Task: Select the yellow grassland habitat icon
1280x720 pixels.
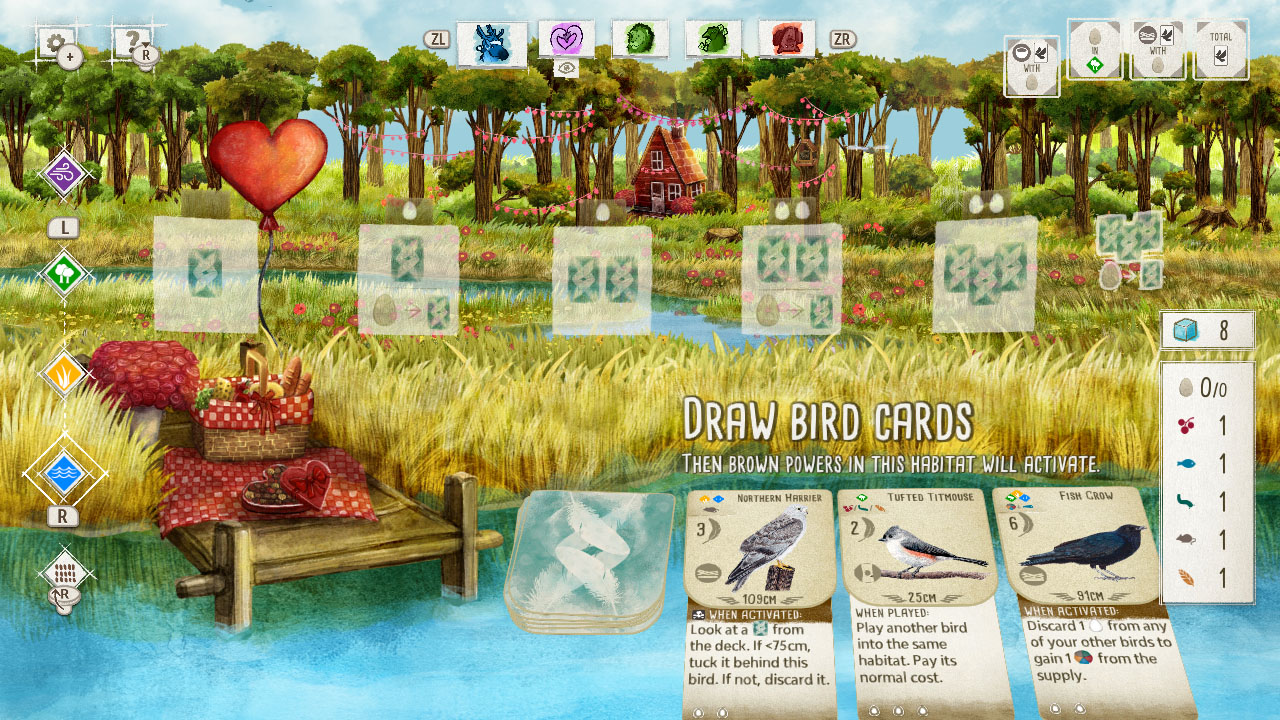Action: pos(65,370)
